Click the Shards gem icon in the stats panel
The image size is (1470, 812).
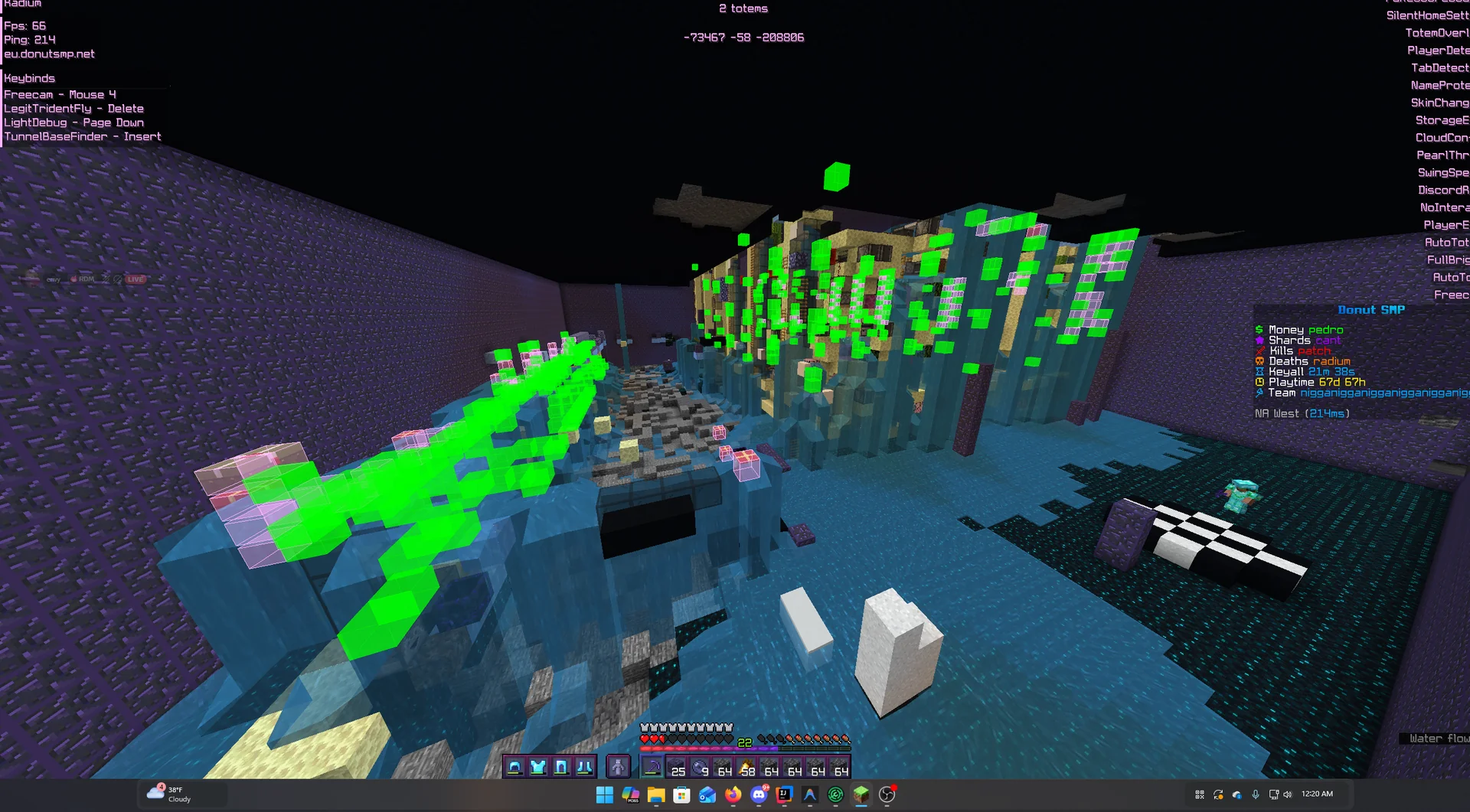point(1260,340)
